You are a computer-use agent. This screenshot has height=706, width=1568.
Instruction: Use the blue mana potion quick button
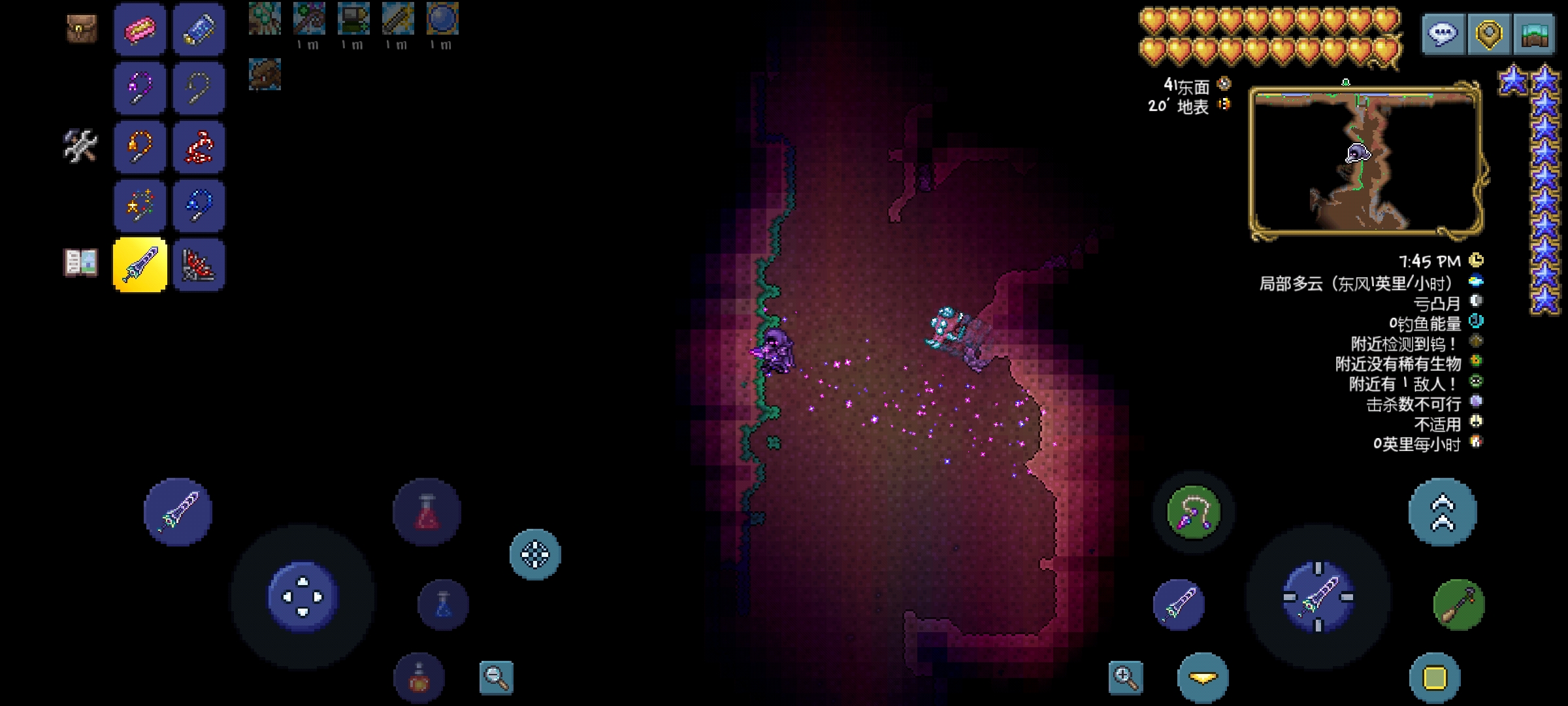[x=443, y=605]
